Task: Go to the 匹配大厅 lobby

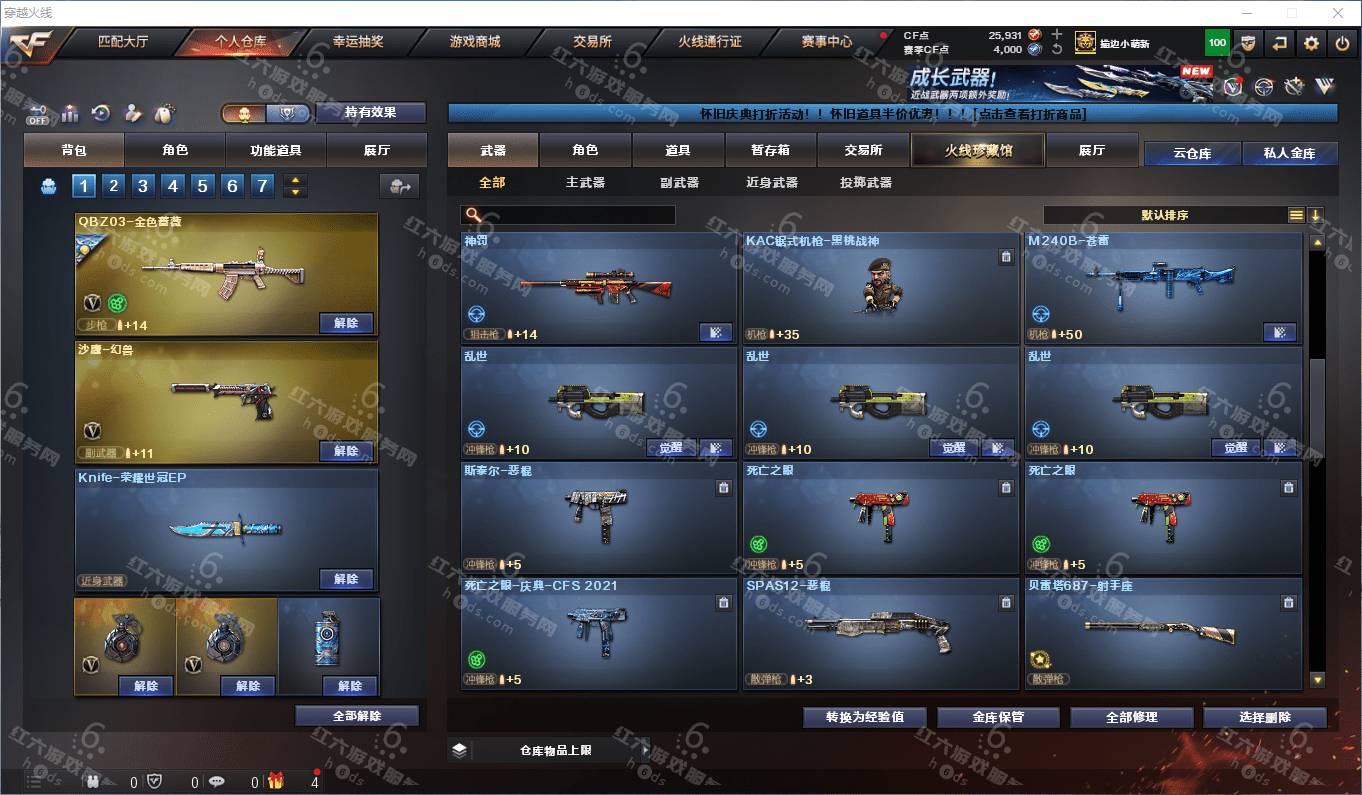Action: click(123, 42)
